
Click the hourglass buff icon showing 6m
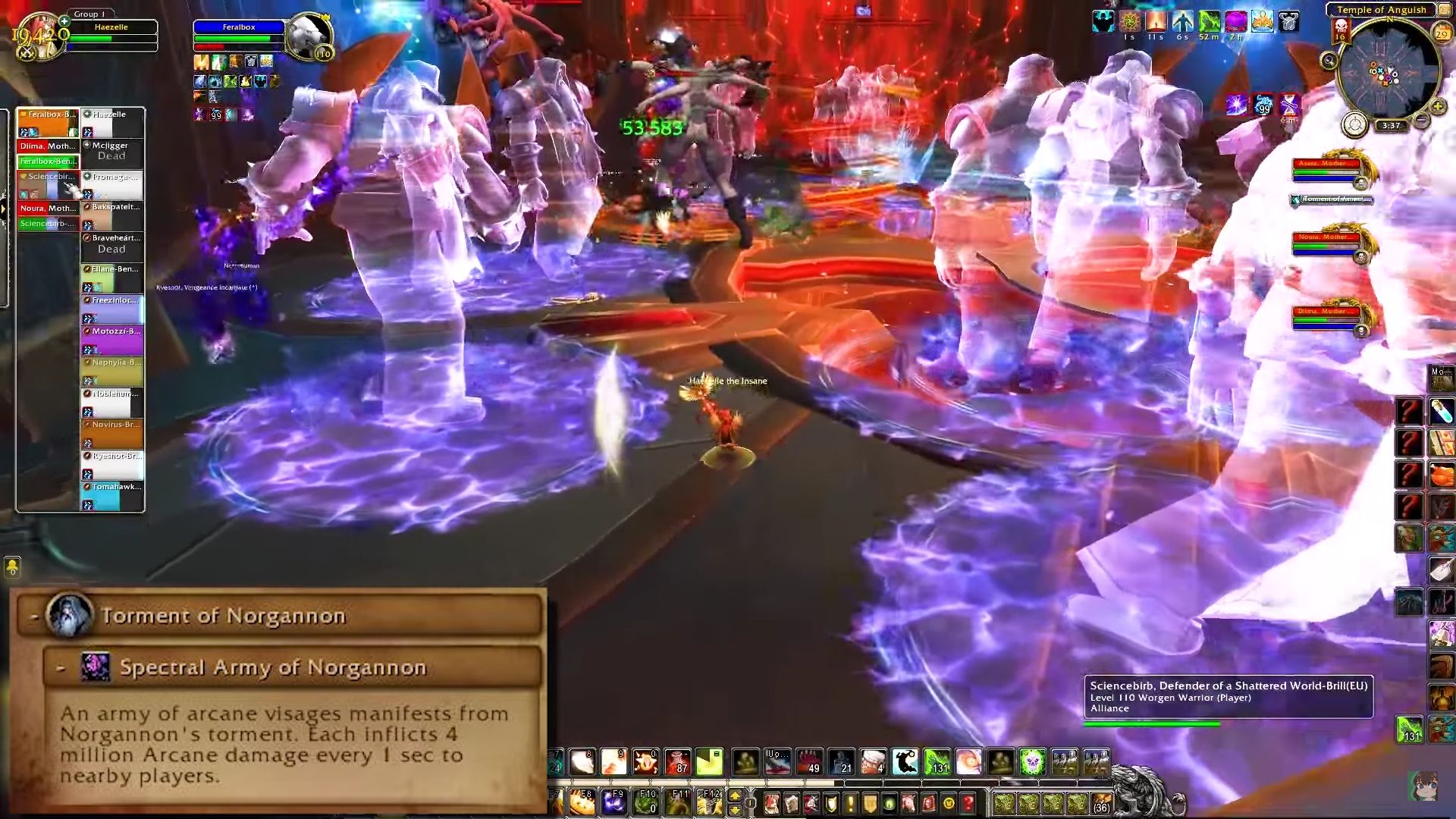[x=1288, y=105]
